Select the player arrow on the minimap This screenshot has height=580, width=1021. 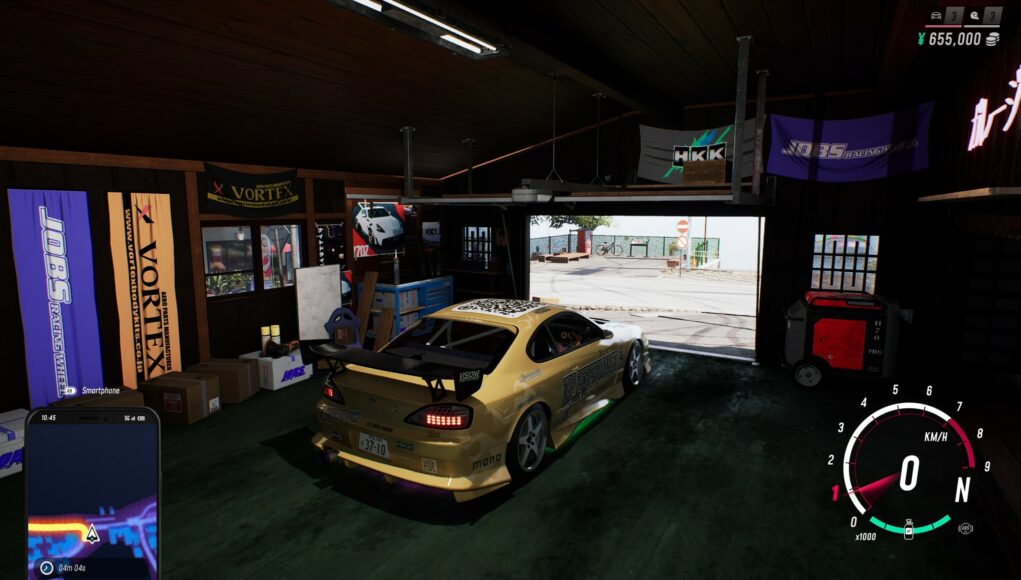point(92,533)
